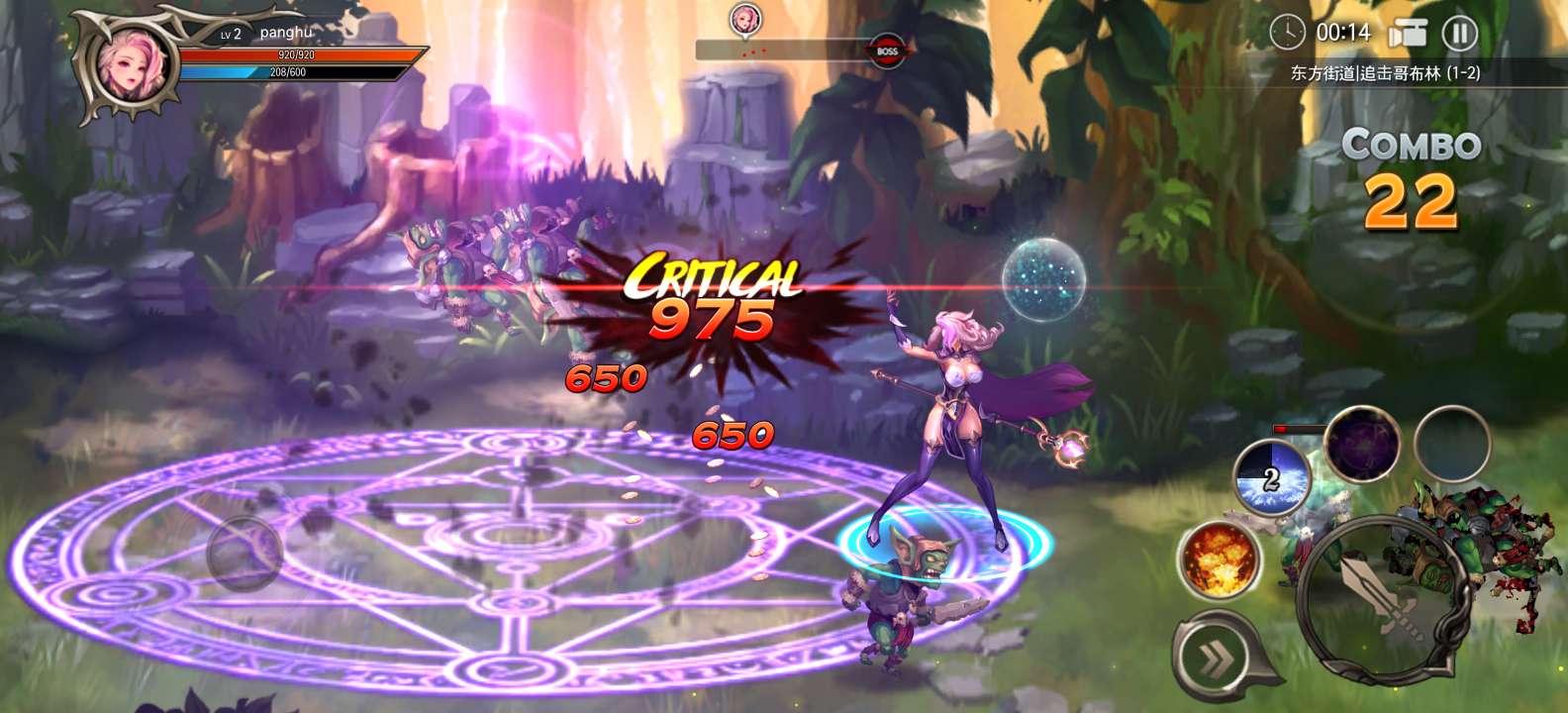Hit the double-arrow dash button

tap(1216, 657)
